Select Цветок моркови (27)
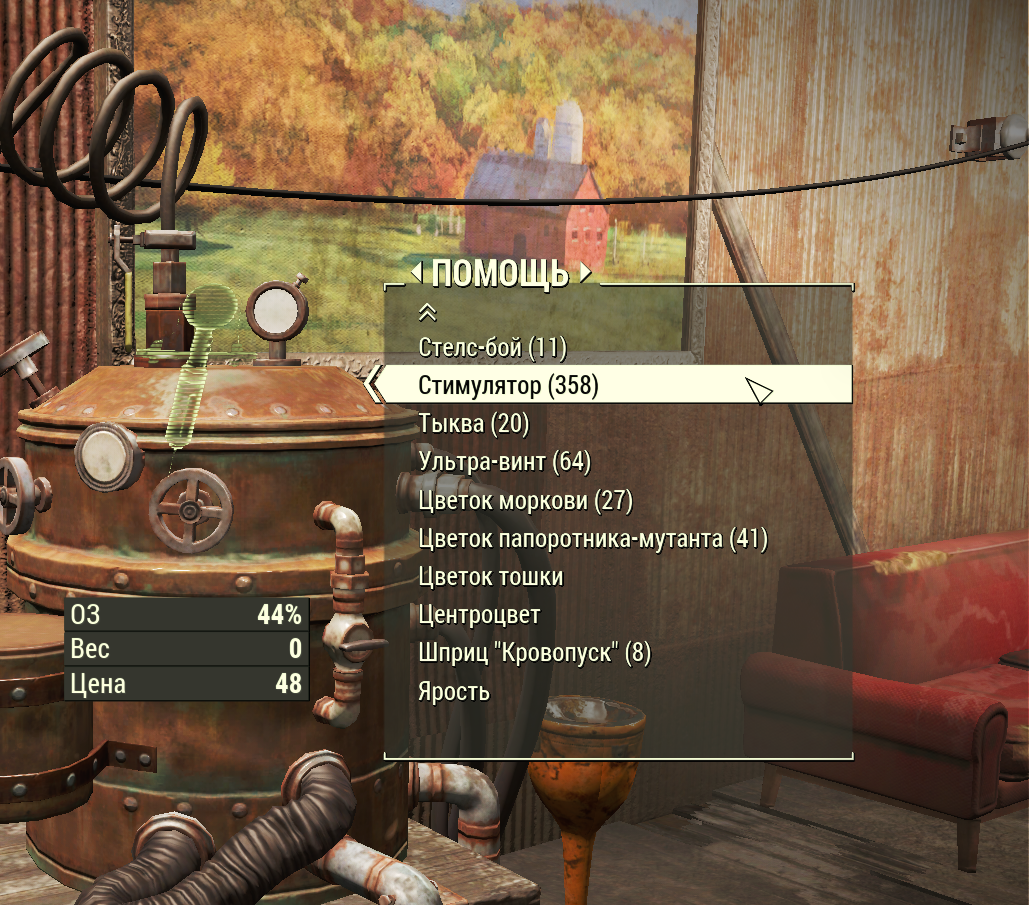The height and width of the screenshot is (905, 1029). 525,500
